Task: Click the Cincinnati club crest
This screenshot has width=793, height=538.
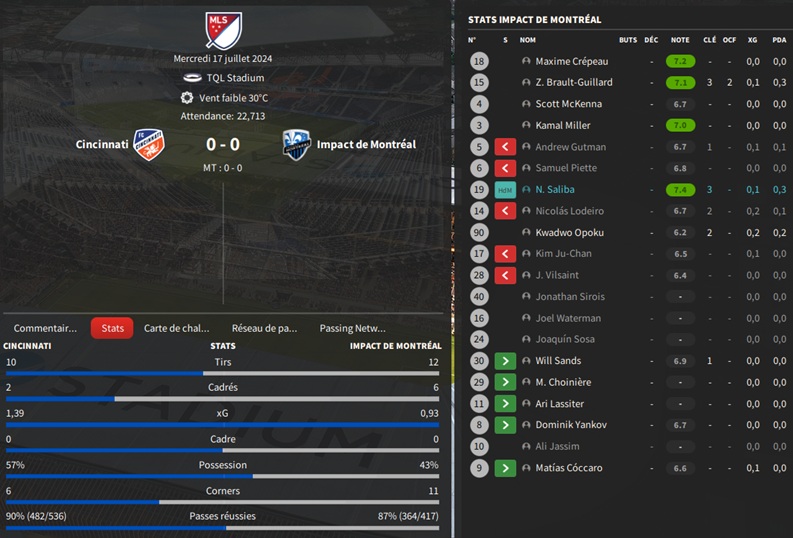Action: click(149, 144)
